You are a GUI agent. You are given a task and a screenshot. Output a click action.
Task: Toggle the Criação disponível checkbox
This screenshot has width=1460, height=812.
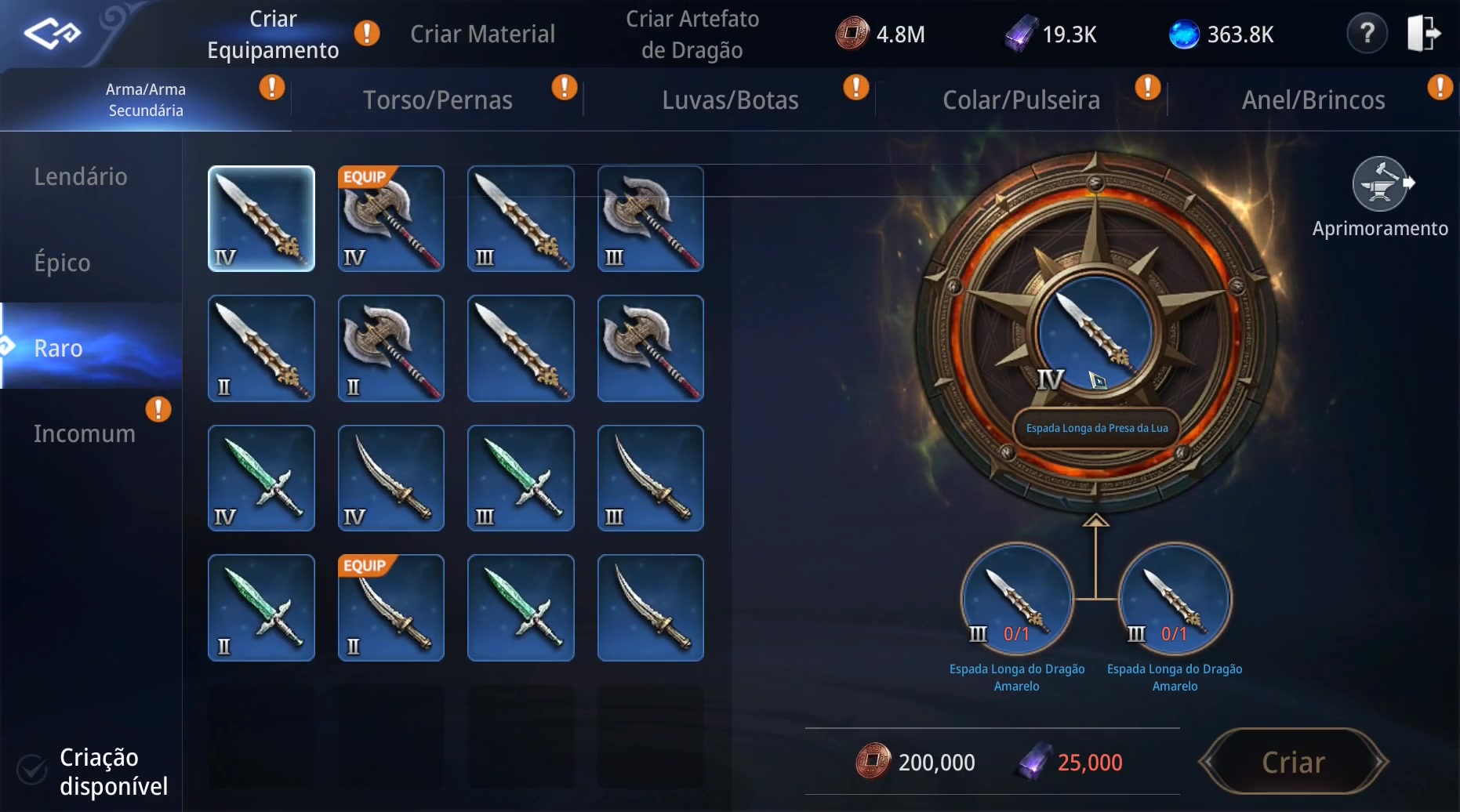33,770
